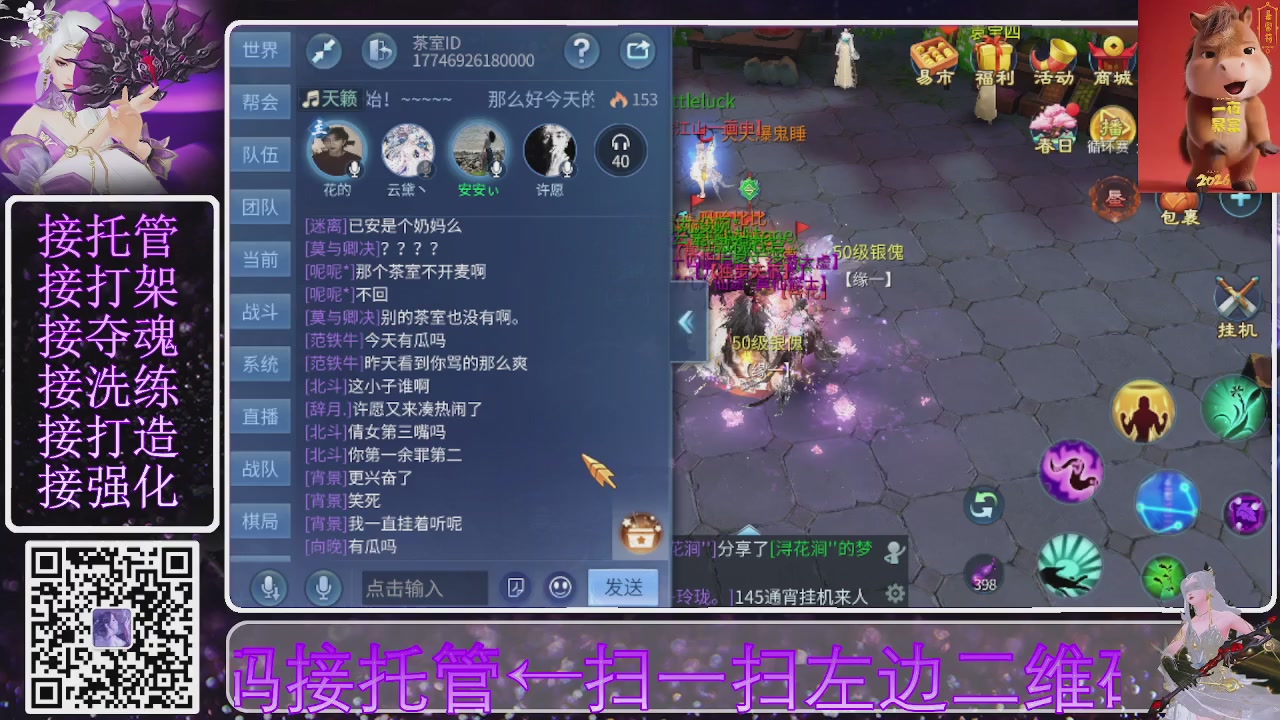The image size is (1280, 720).
Task: Switch to the 世界 world chat tab
Action: (260, 49)
